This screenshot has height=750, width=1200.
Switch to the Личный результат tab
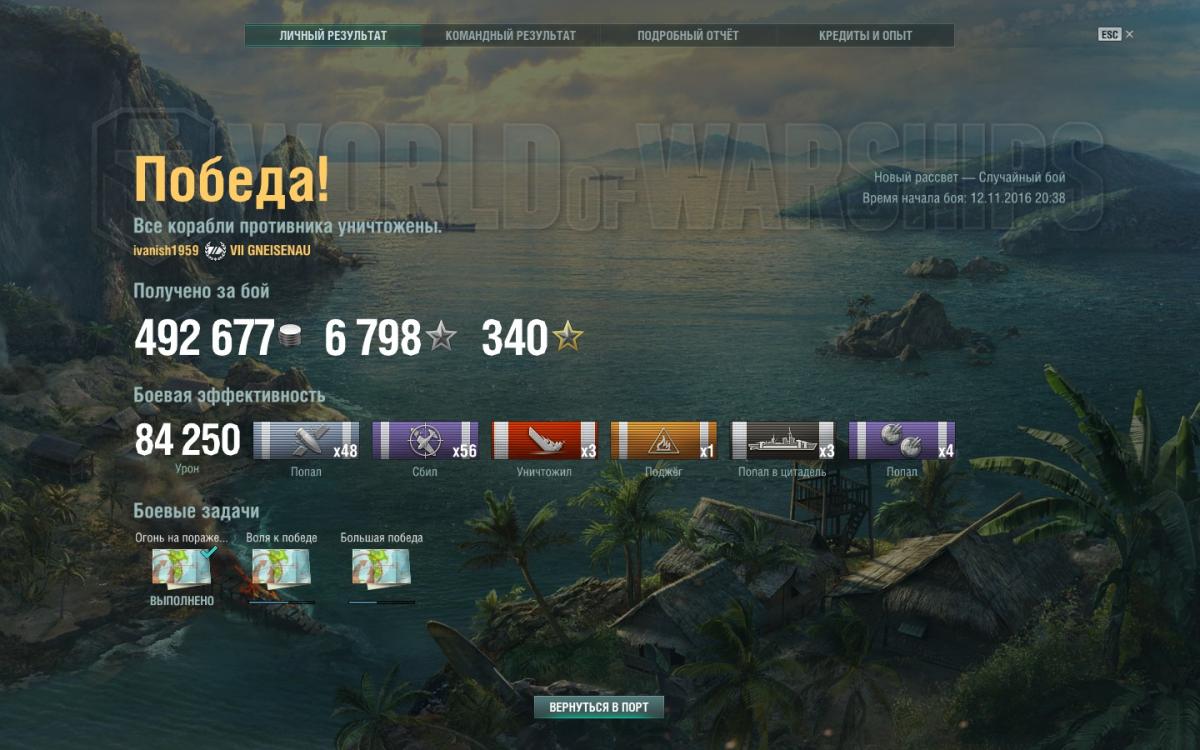(x=333, y=36)
